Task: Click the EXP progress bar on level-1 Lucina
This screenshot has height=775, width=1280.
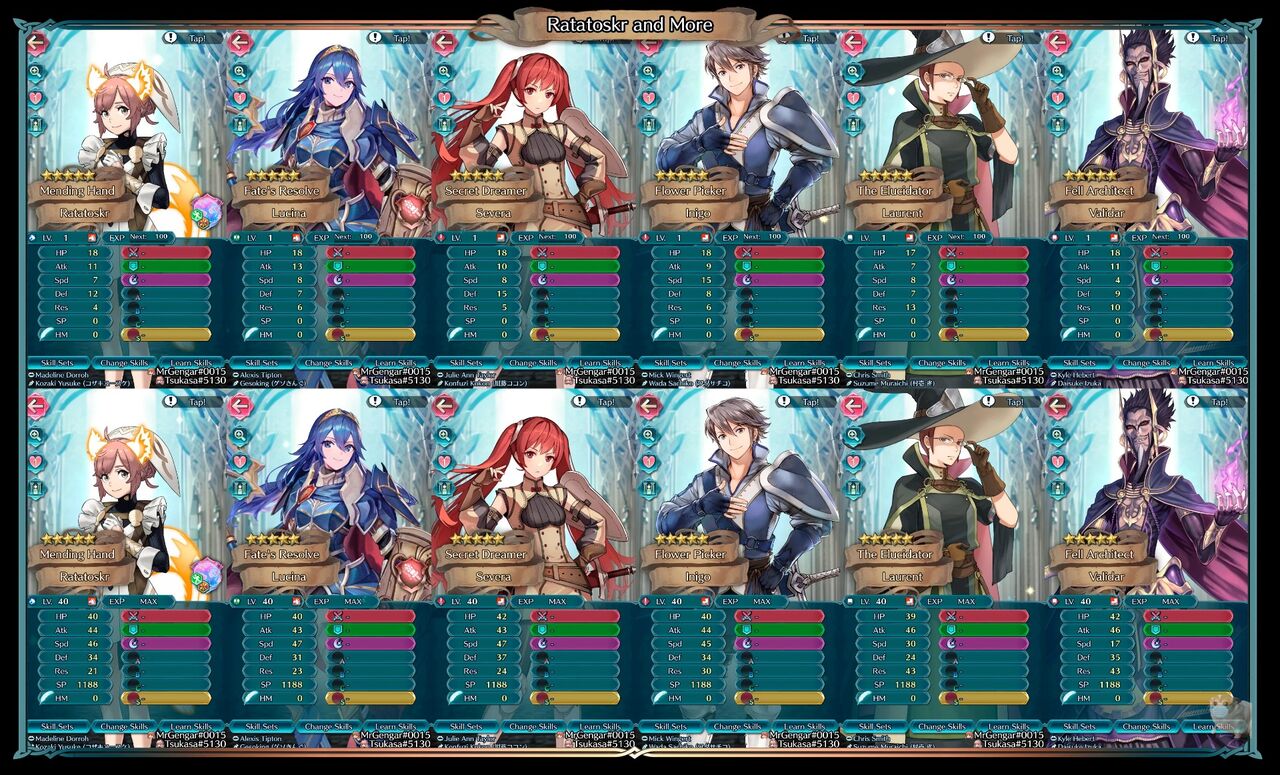Action: (x=341, y=237)
